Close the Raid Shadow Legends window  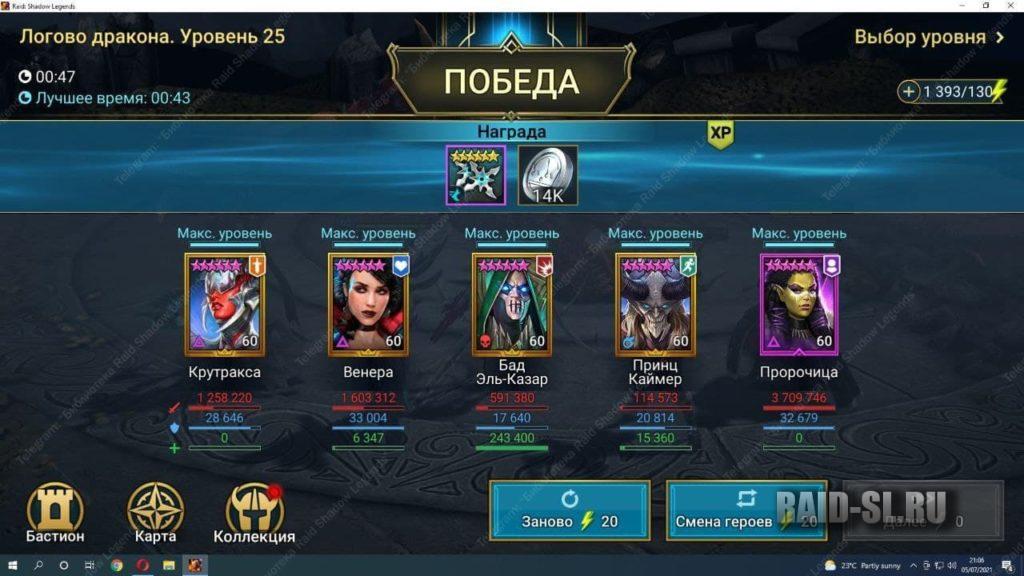click(1011, 6)
